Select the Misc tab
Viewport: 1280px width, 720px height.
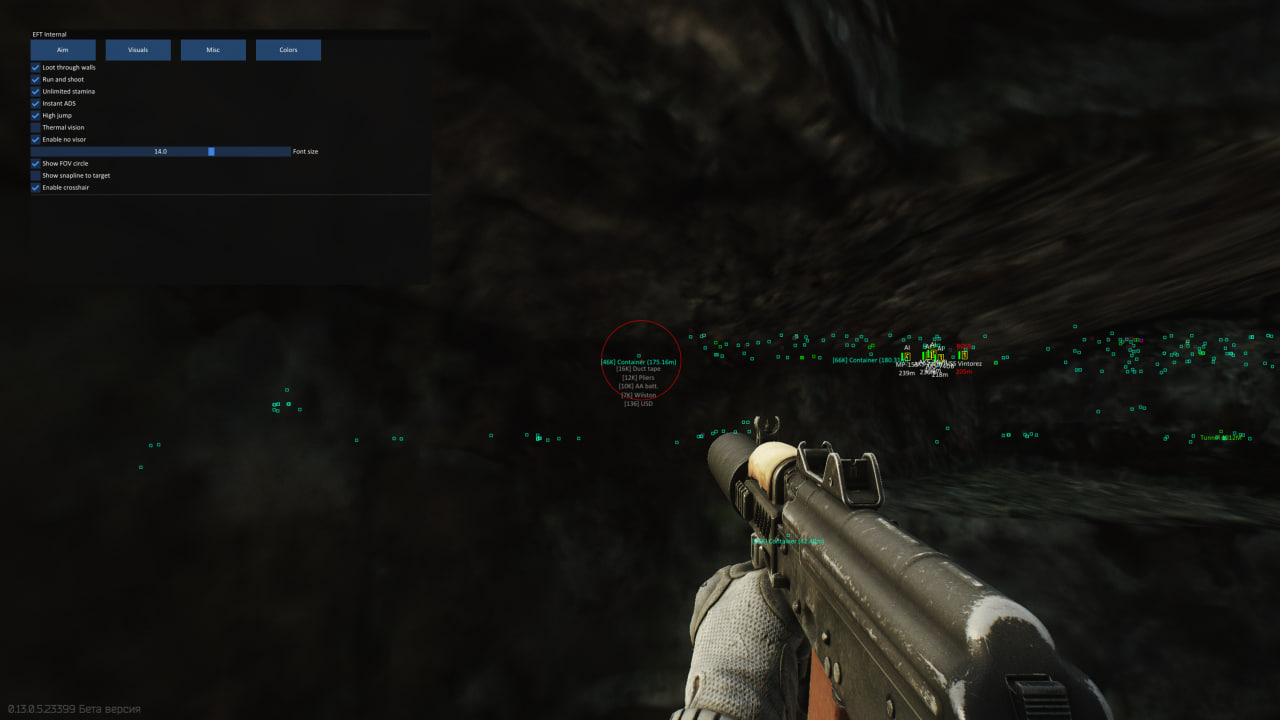(x=213, y=50)
